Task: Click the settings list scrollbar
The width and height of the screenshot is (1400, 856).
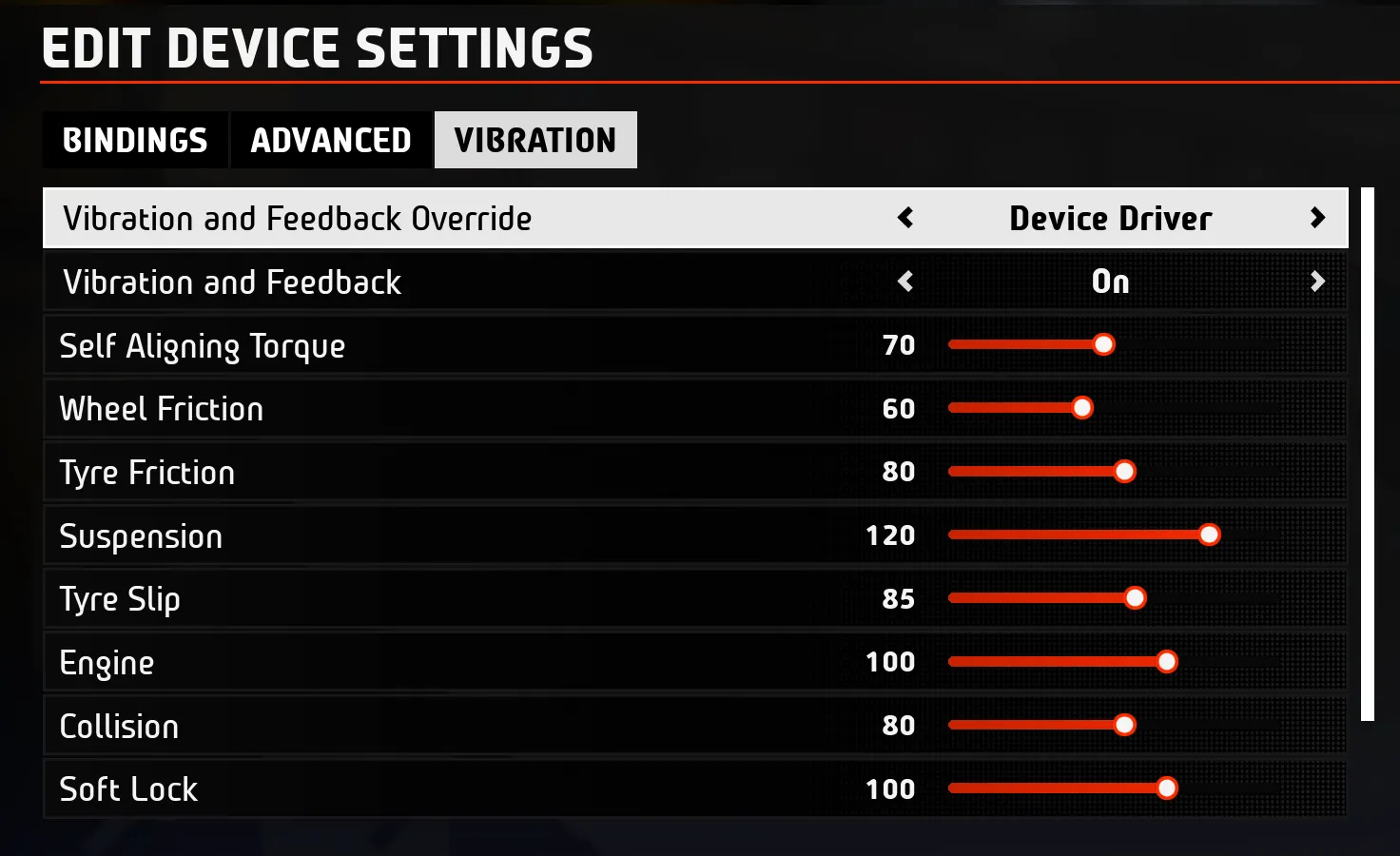Action: coord(1368,454)
